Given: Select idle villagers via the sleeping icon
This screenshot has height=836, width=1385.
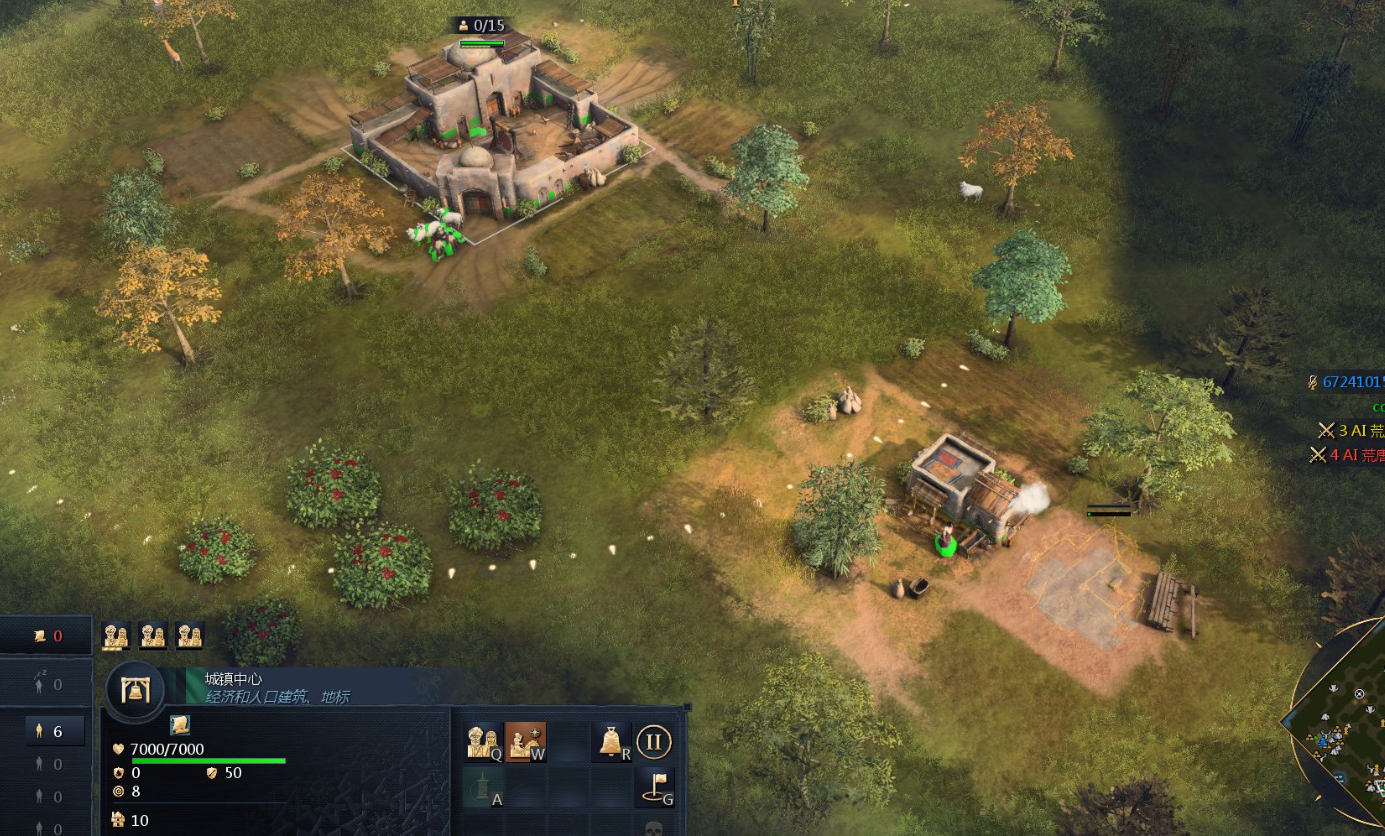Looking at the screenshot, I should 46,684.
